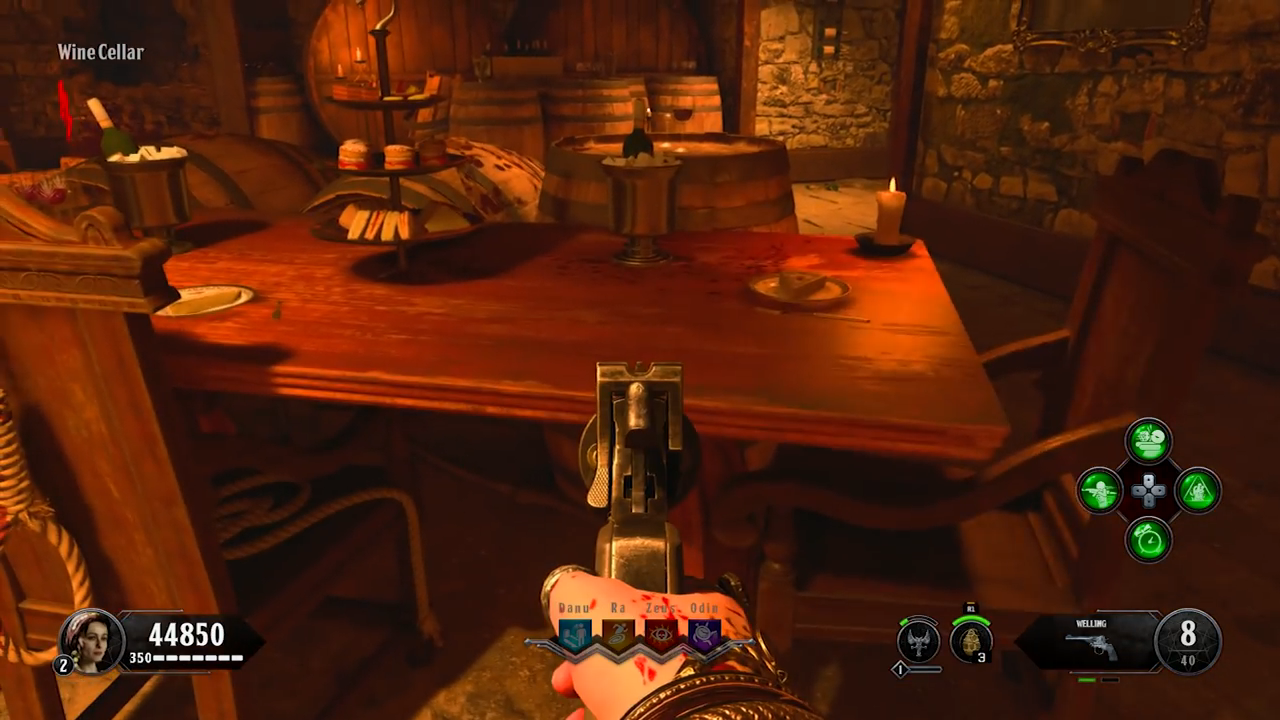
Task: Click the winged special weapon icon
Action: point(919,640)
